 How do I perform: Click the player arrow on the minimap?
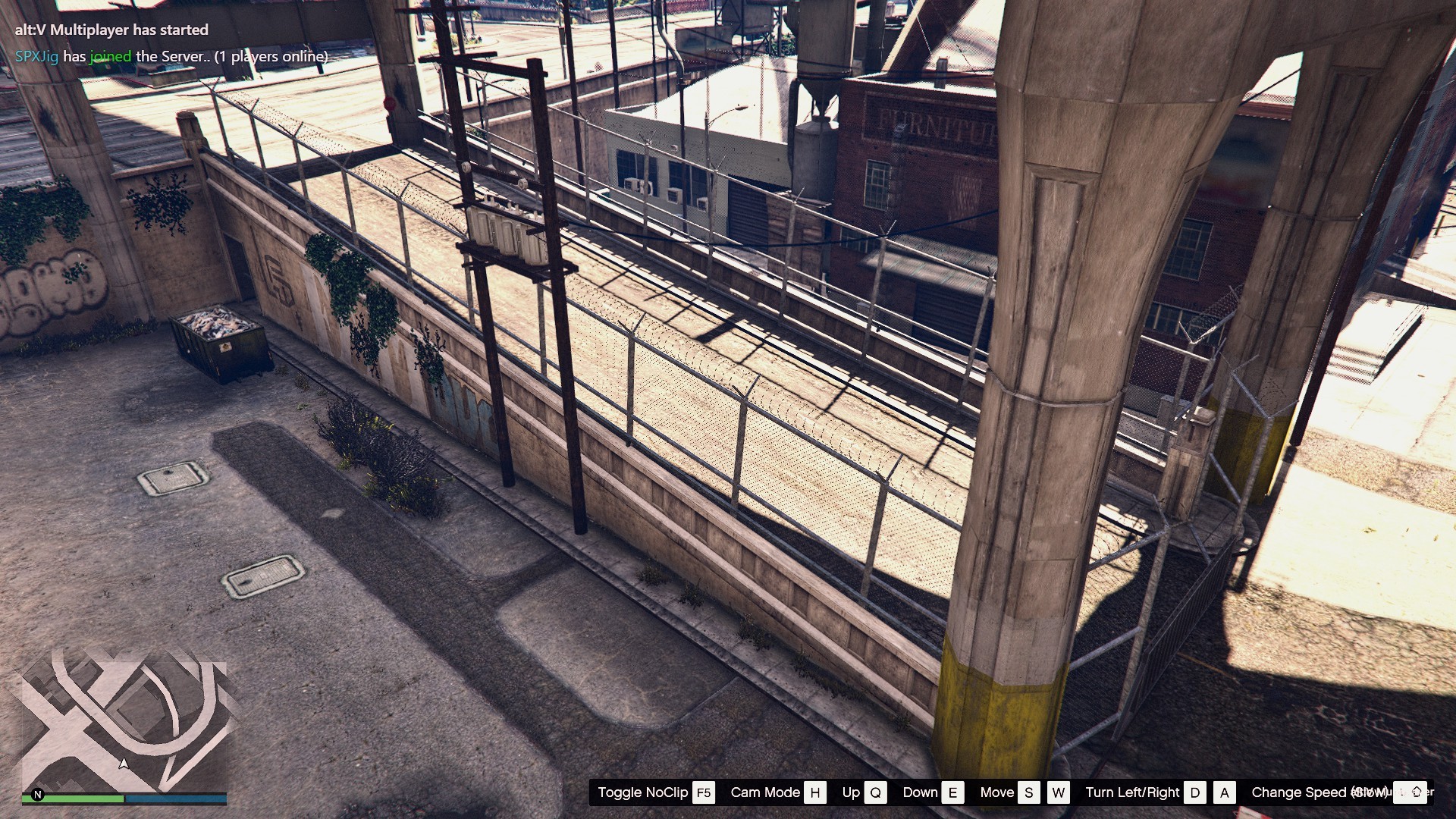click(124, 764)
